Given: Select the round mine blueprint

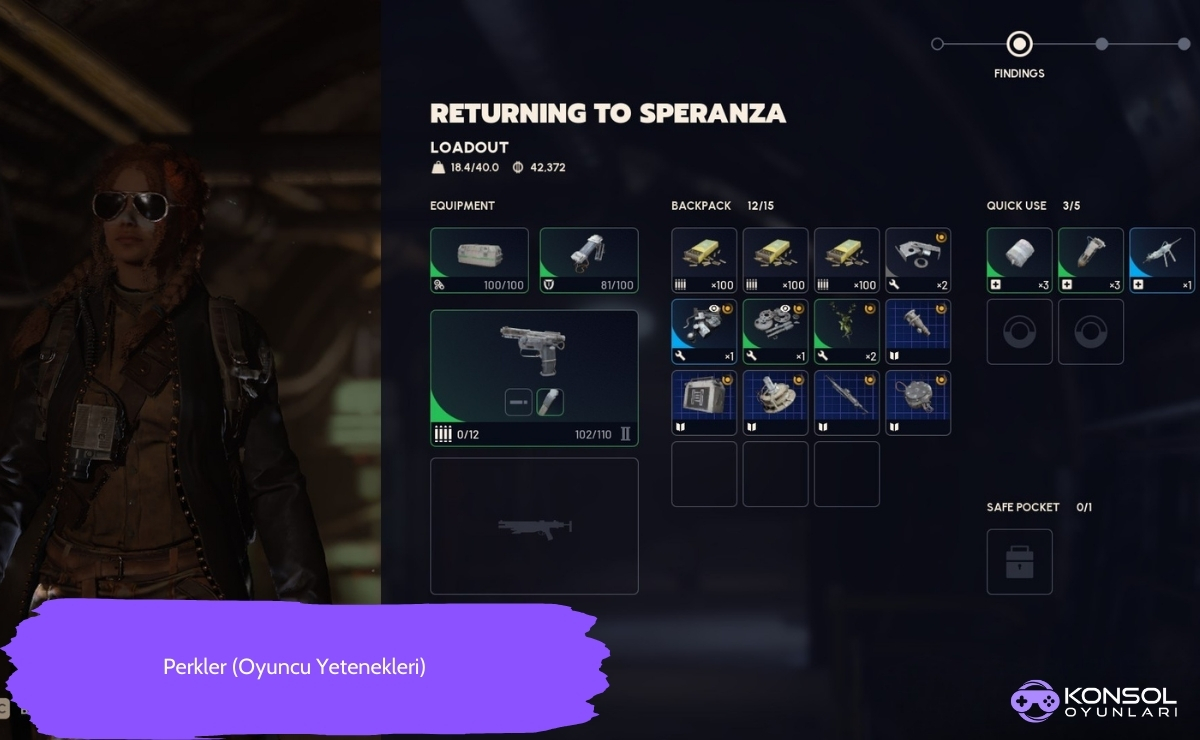Looking at the screenshot, I should [918, 402].
